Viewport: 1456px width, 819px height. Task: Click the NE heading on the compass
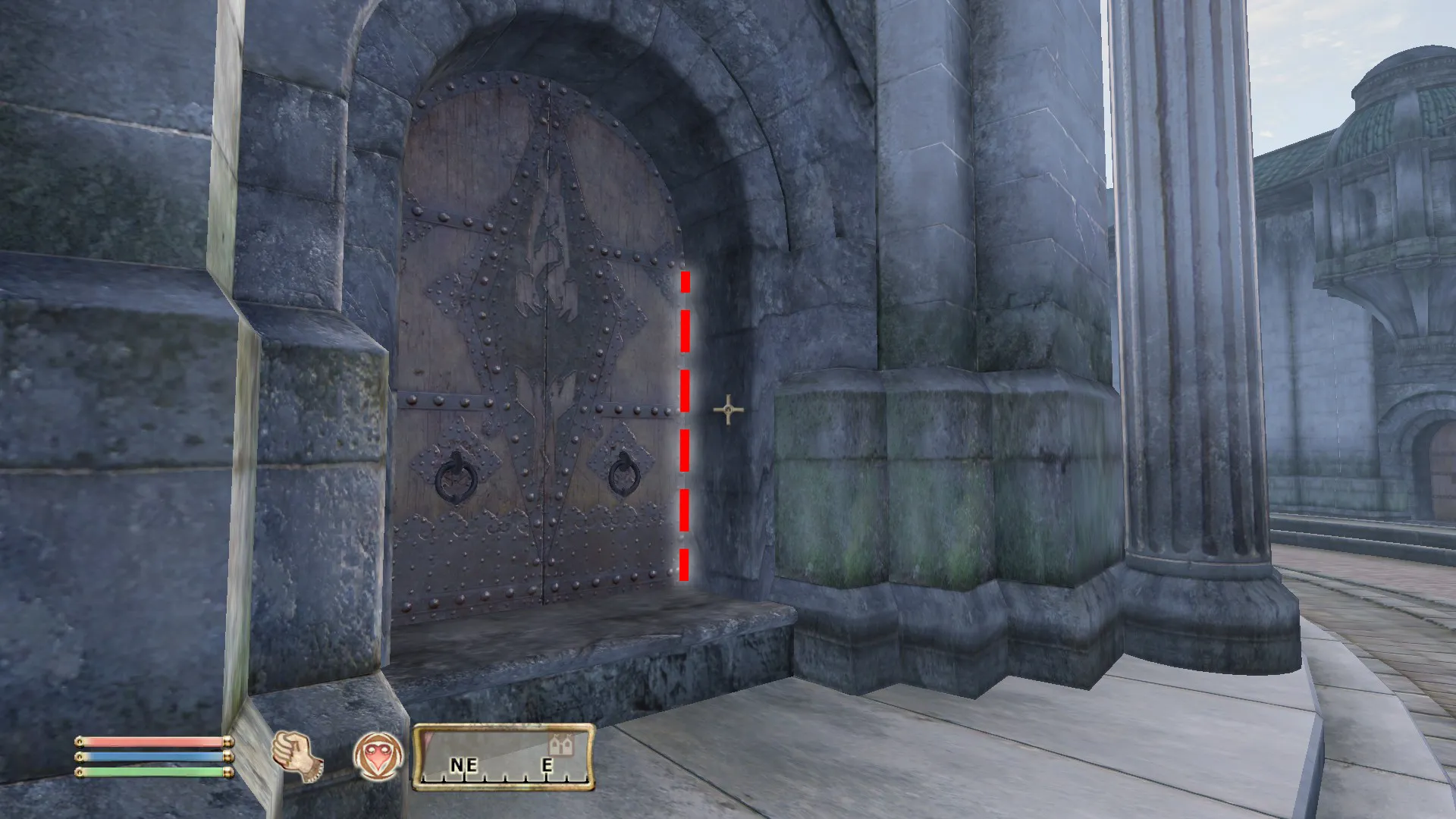[463, 765]
